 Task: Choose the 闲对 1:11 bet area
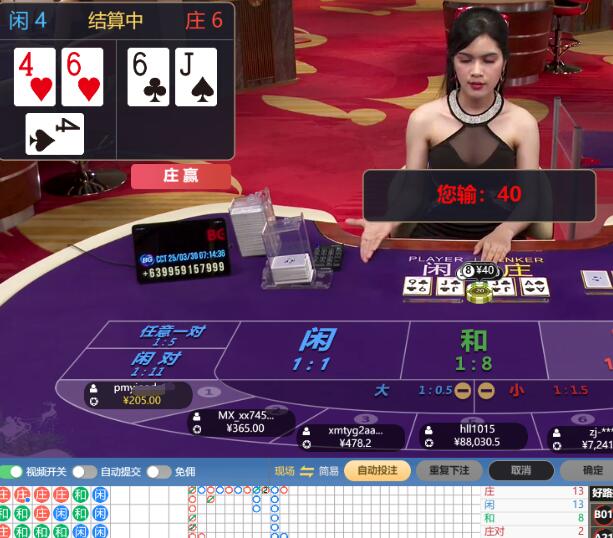pyautogui.click(x=156, y=363)
